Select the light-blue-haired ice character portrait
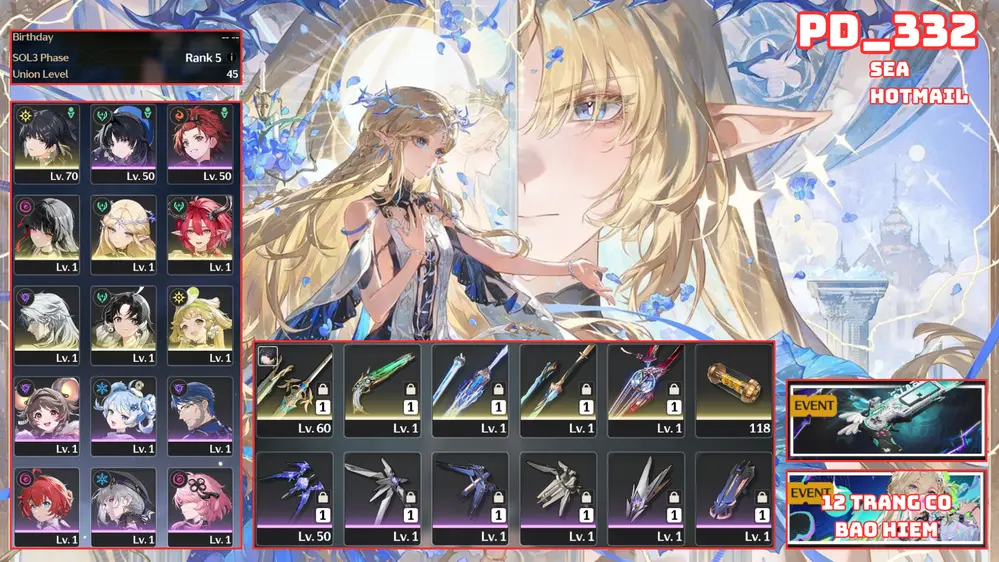 [x=125, y=416]
